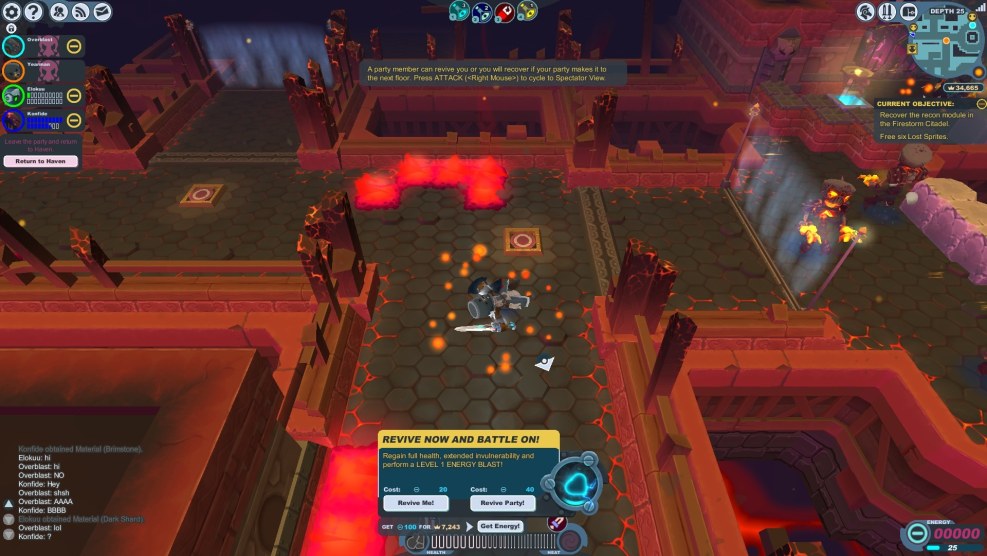This screenshot has width=987, height=556.
Task: Select party member Elokuu's portrait
Action: (13, 96)
